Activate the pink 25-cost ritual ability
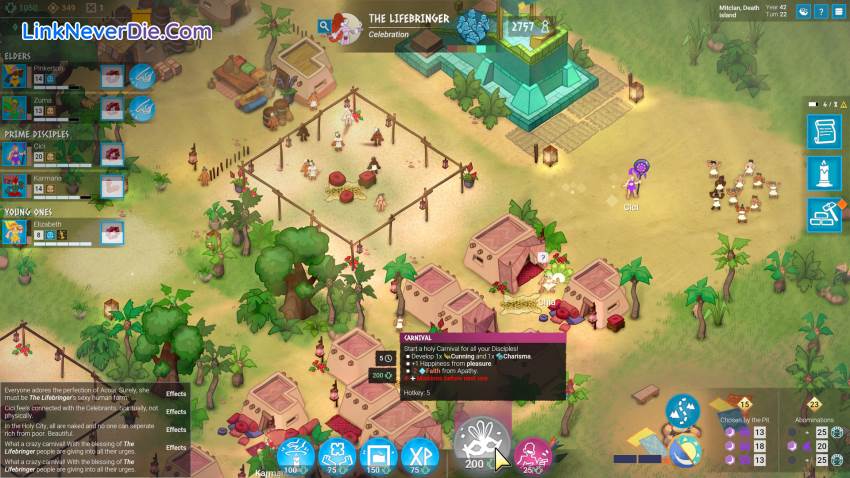850x478 pixels. coord(533,455)
